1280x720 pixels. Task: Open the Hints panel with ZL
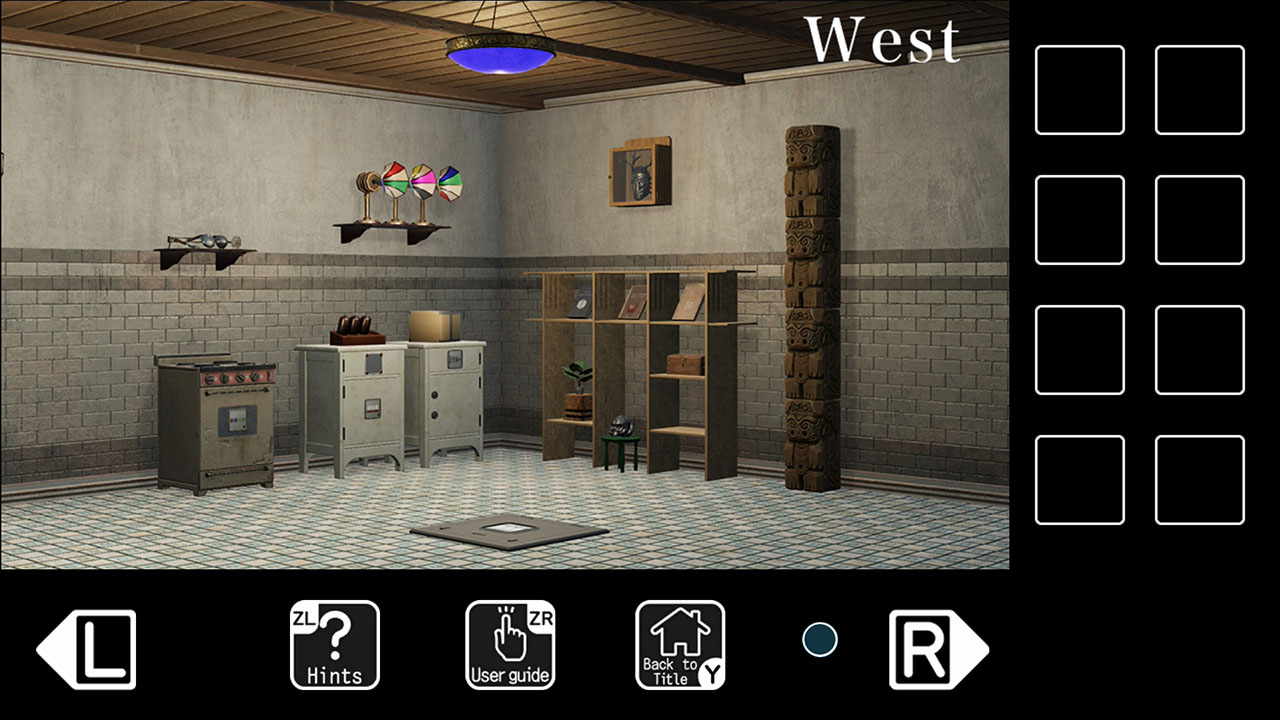tap(334, 645)
